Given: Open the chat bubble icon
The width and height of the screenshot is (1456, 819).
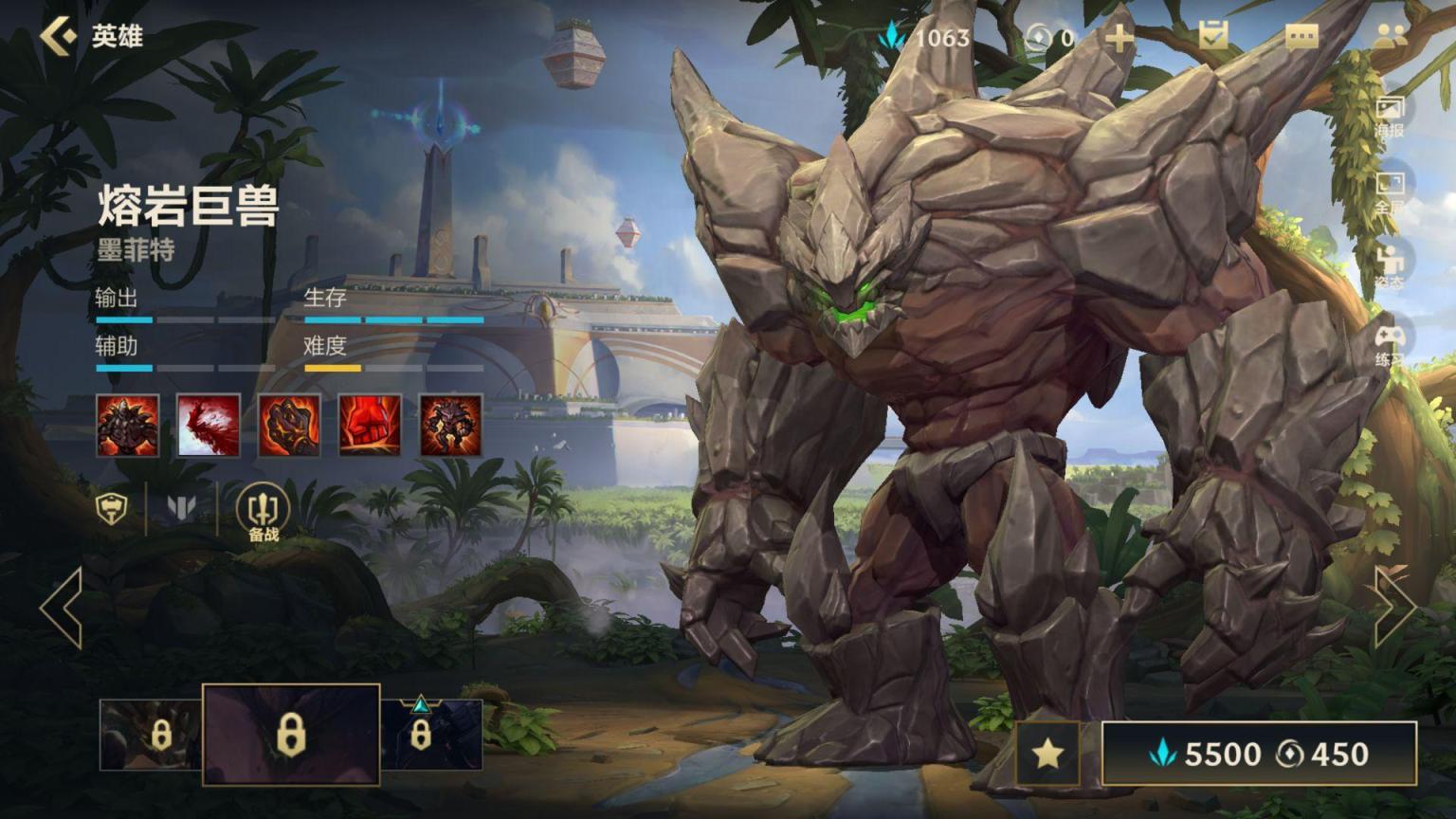Looking at the screenshot, I should coord(1301,37).
